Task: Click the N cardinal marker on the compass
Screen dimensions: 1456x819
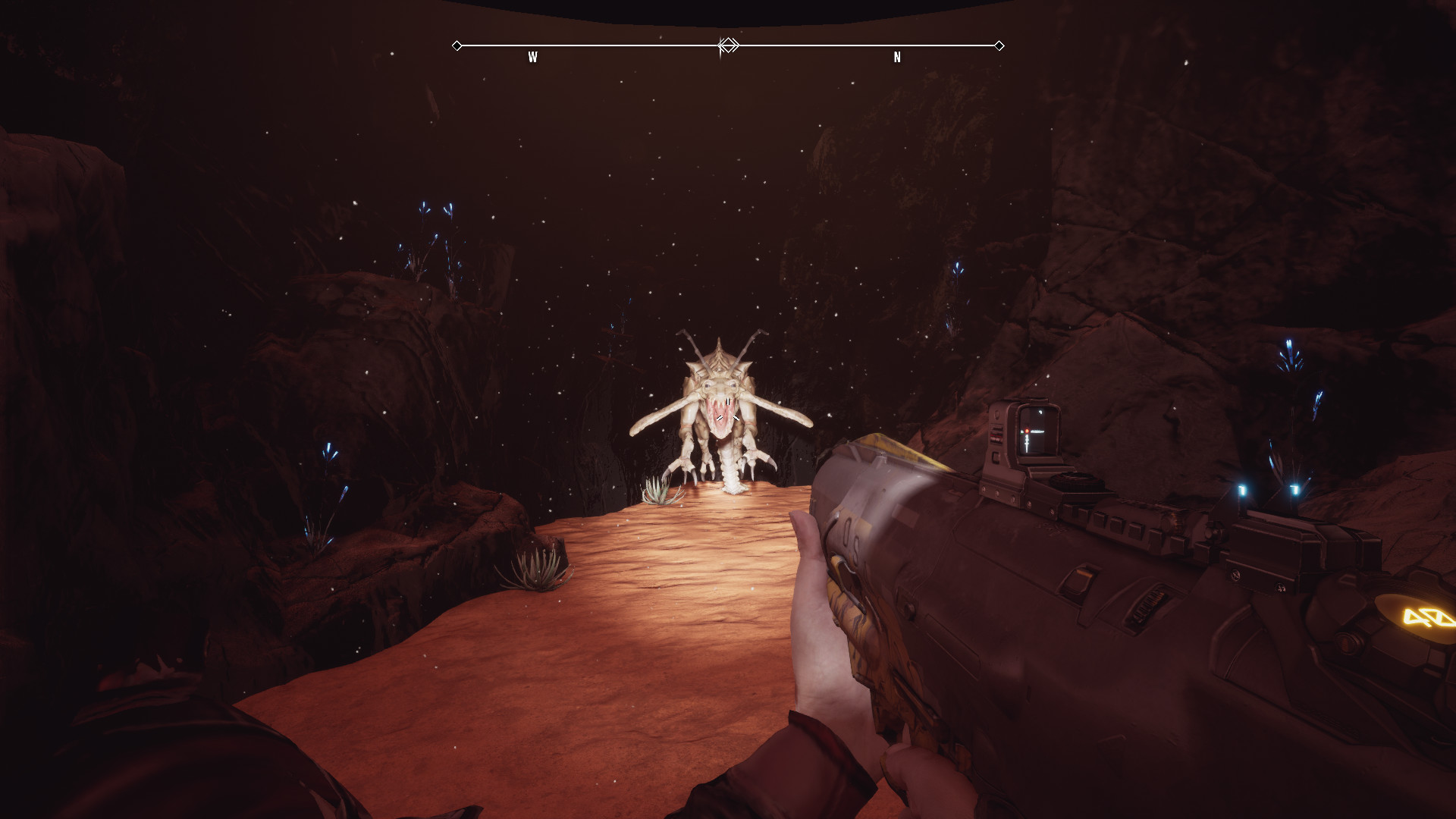Action: click(897, 56)
